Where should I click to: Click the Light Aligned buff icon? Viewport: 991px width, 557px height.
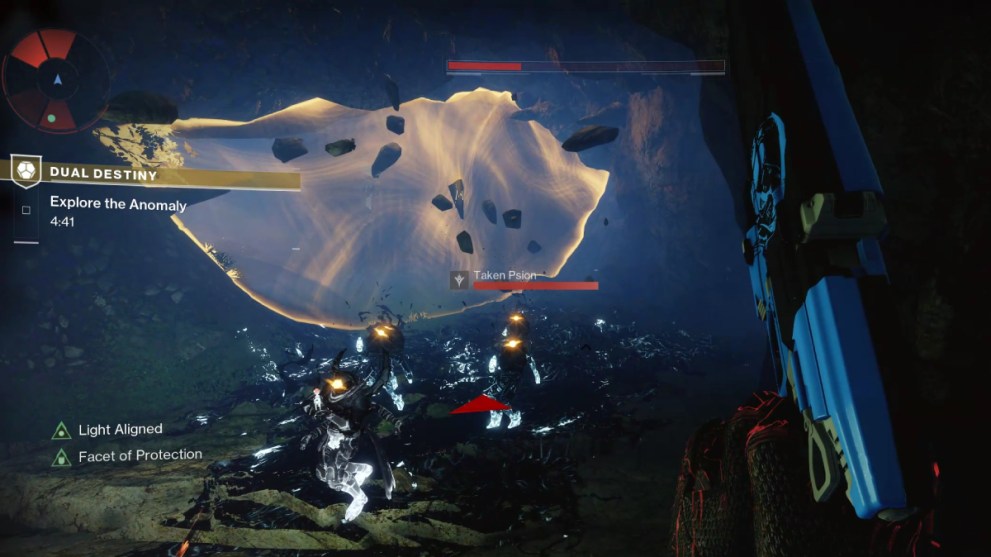click(x=61, y=431)
